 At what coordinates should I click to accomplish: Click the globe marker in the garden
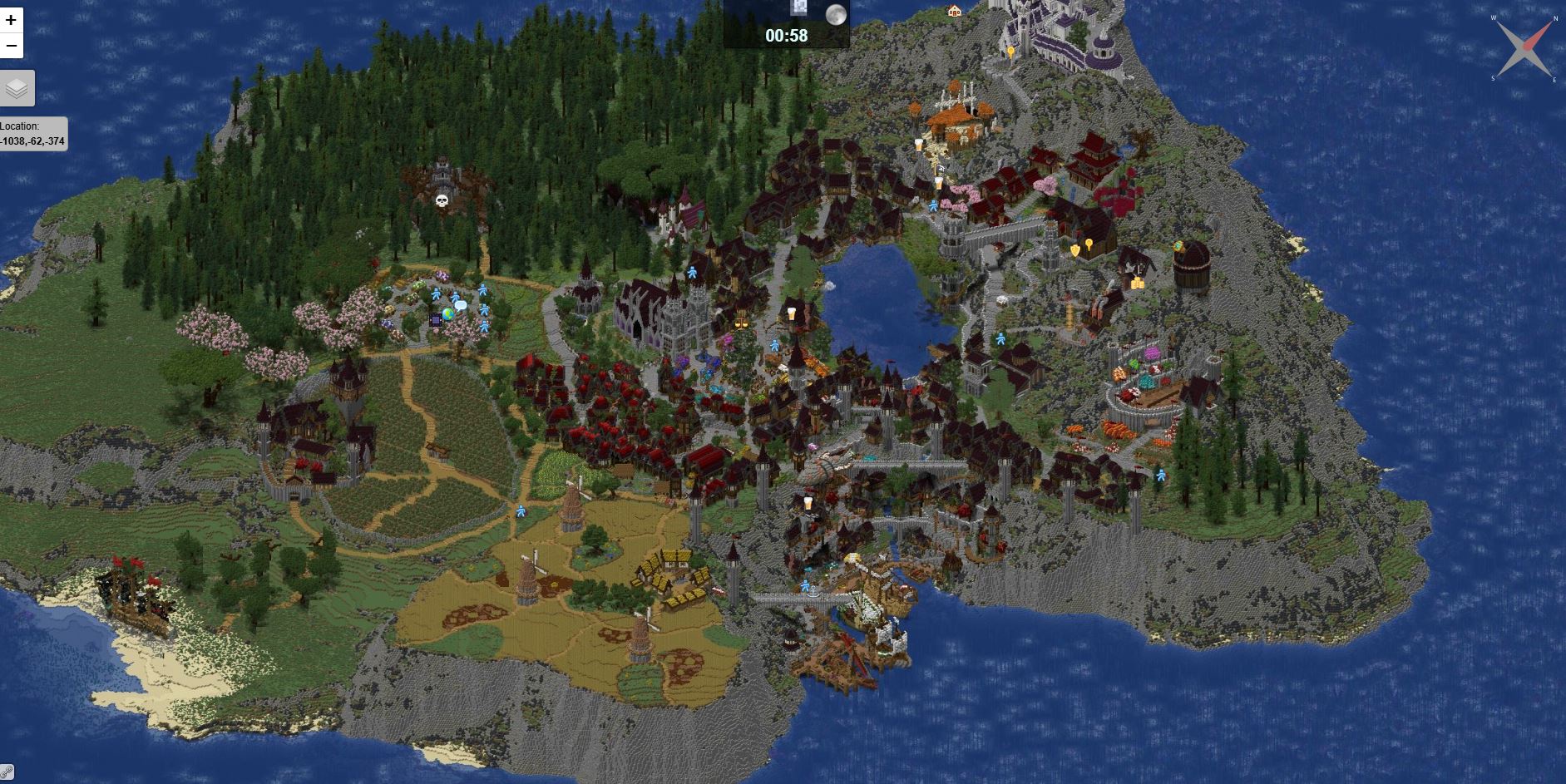448,314
